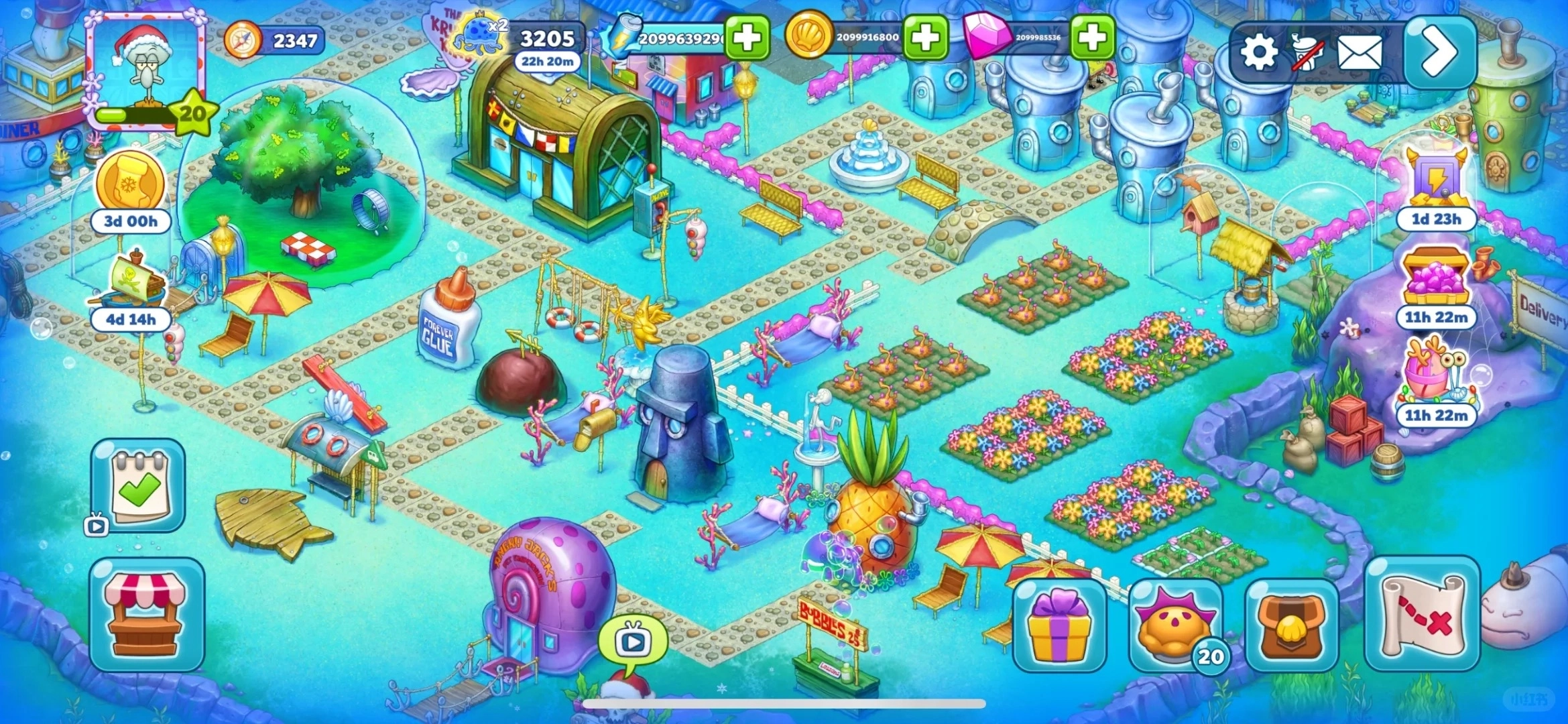
Task: Add more energy with the green plus
Action: [x=747, y=38]
